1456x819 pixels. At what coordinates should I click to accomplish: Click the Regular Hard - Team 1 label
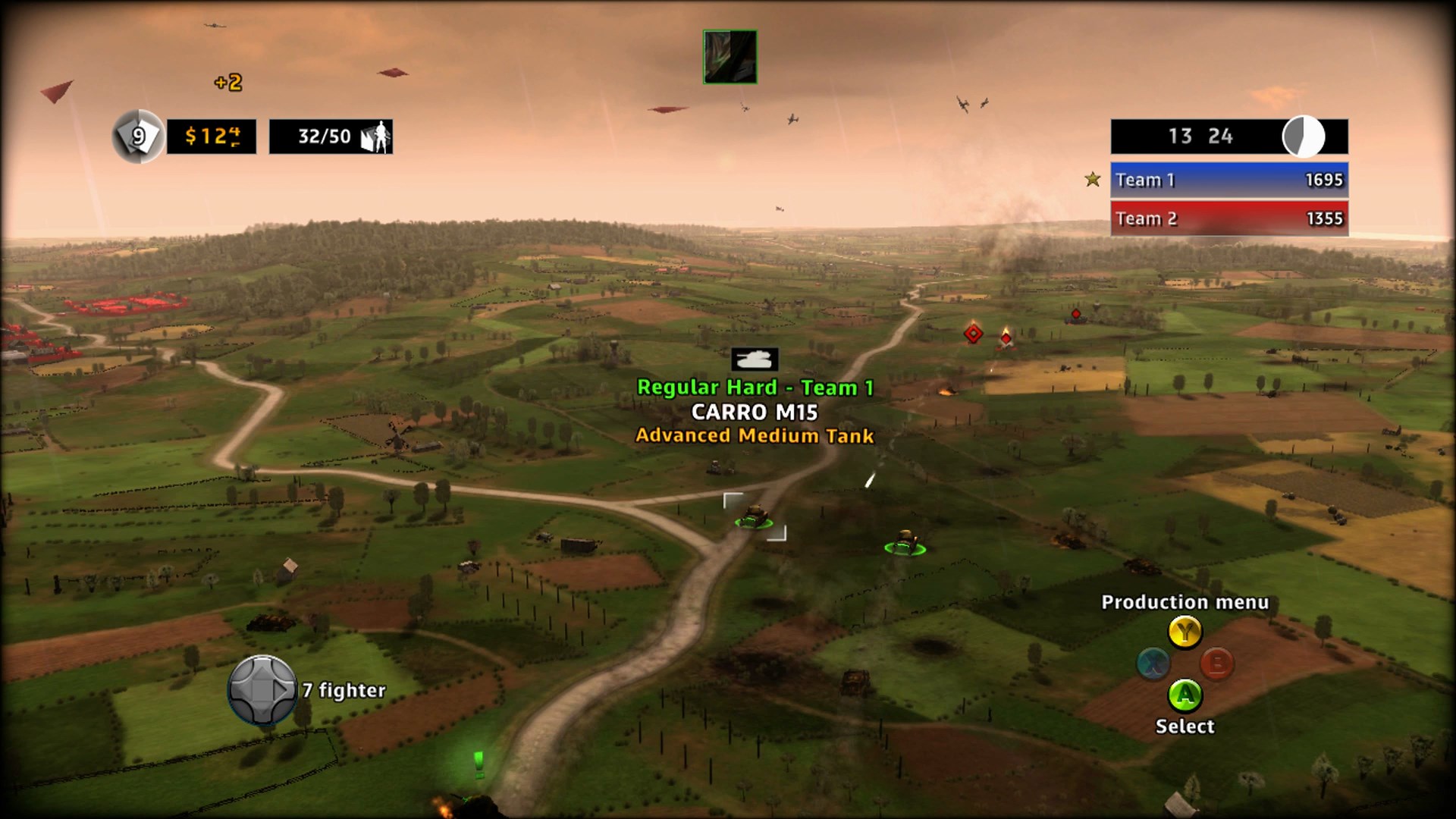tap(757, 387)
